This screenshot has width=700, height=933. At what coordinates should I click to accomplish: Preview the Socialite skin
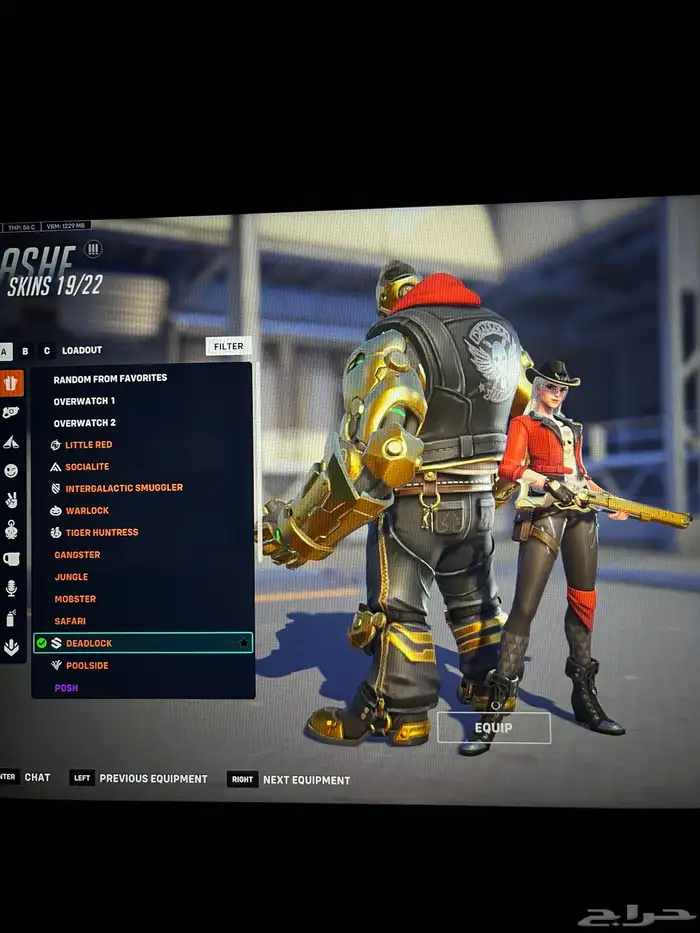click(87, 466)
